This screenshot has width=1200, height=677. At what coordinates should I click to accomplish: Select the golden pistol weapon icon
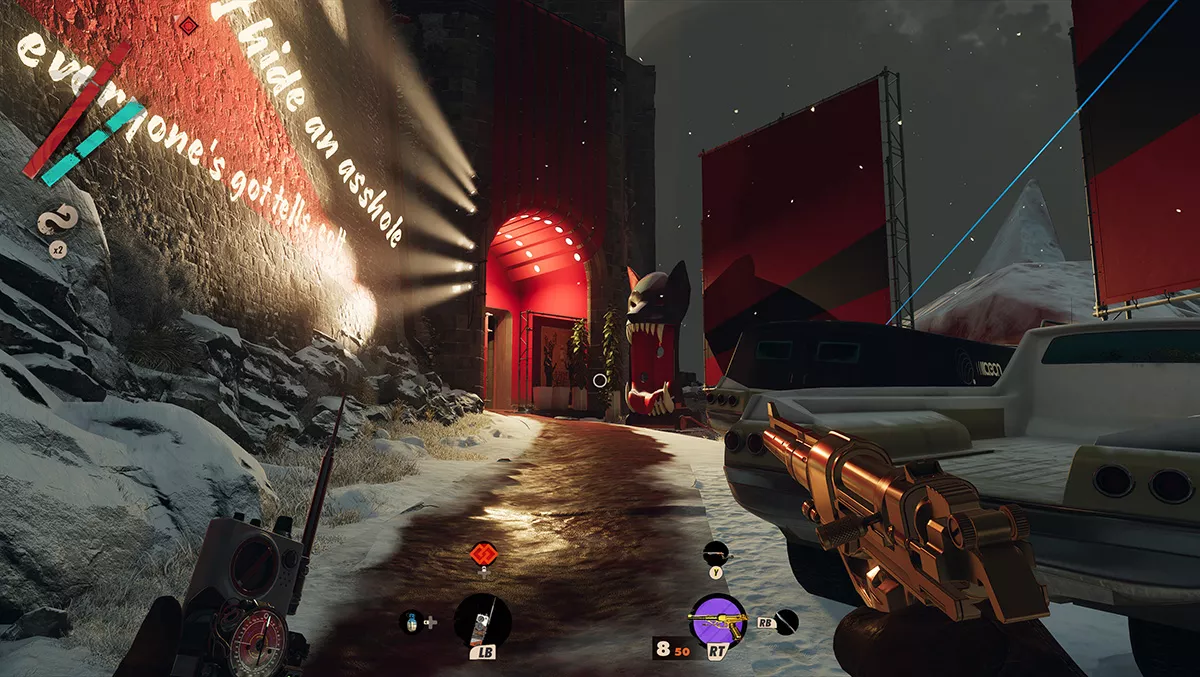tap(717, 621)
